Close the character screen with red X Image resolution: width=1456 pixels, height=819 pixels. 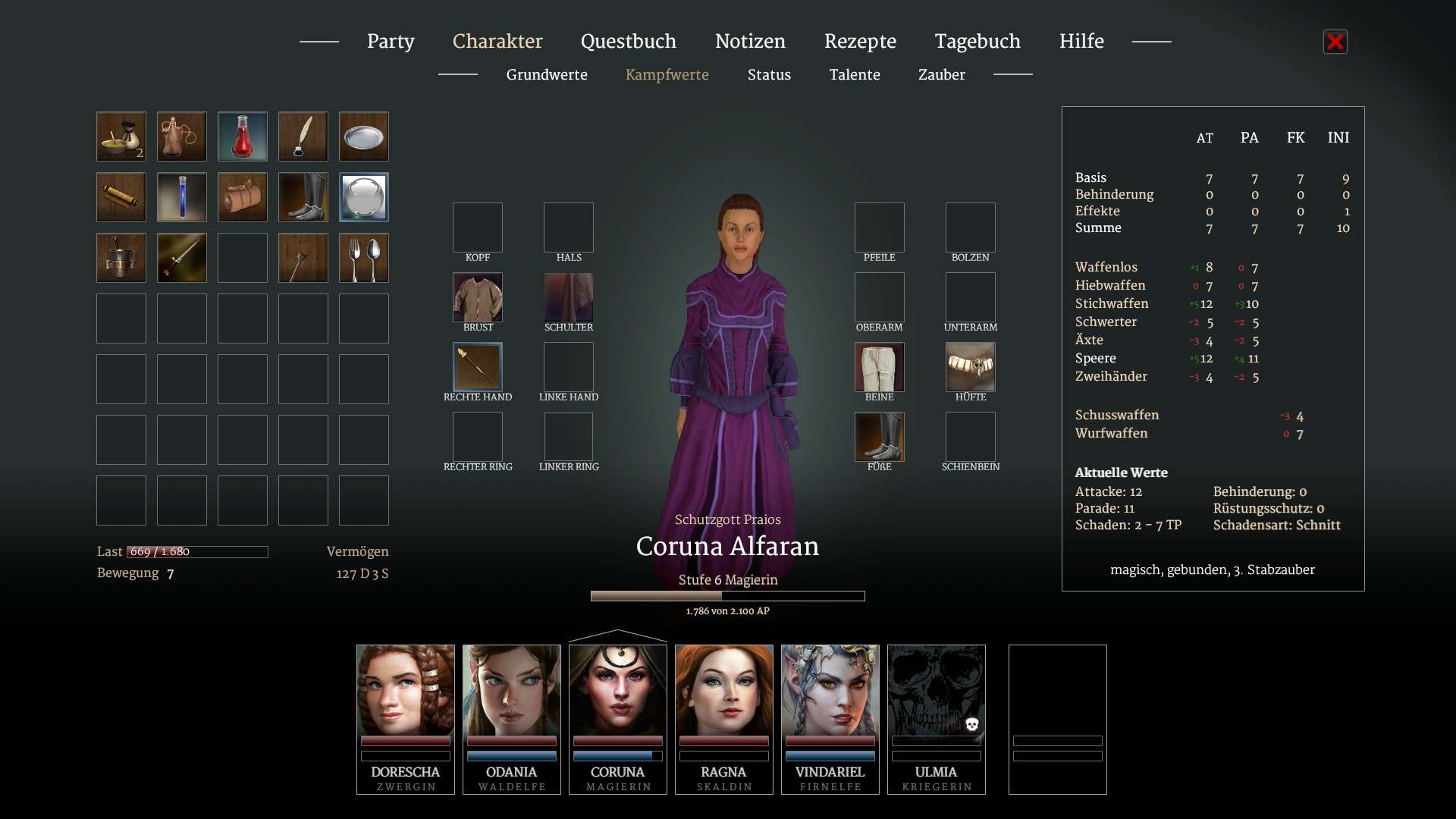(x=1335, y=42)
